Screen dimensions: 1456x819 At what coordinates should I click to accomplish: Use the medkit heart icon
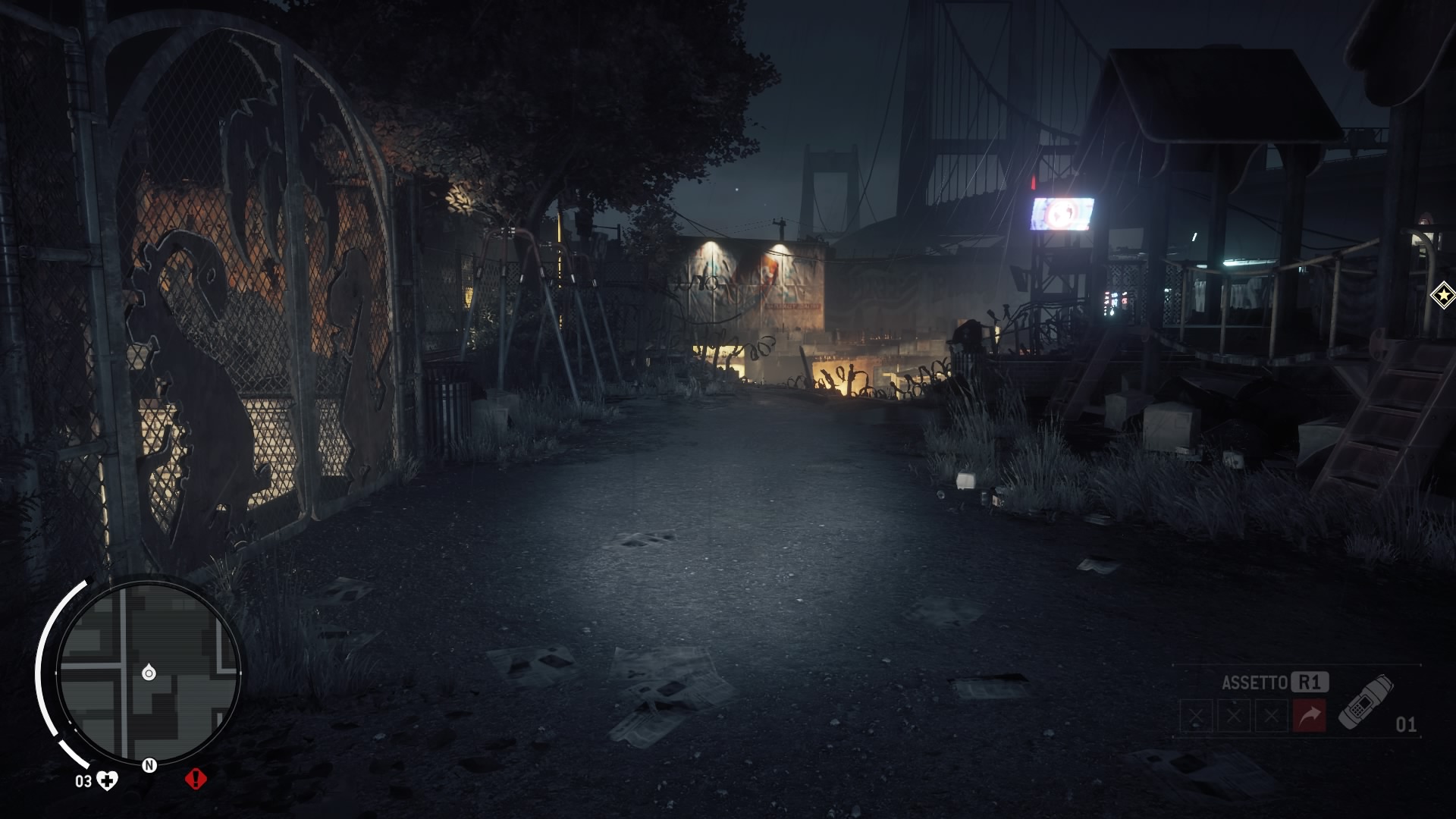coord(108,780)
